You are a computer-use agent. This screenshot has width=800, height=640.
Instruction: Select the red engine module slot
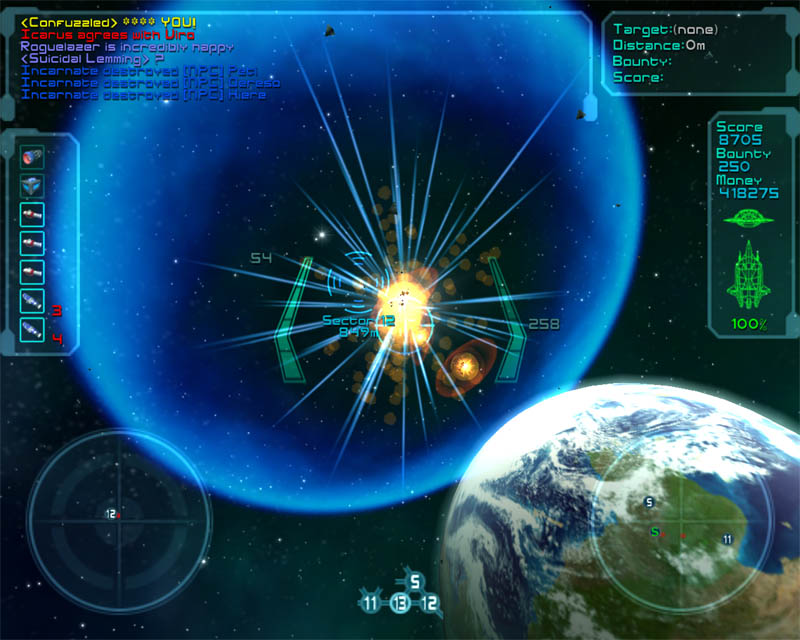tap(30, 157)
